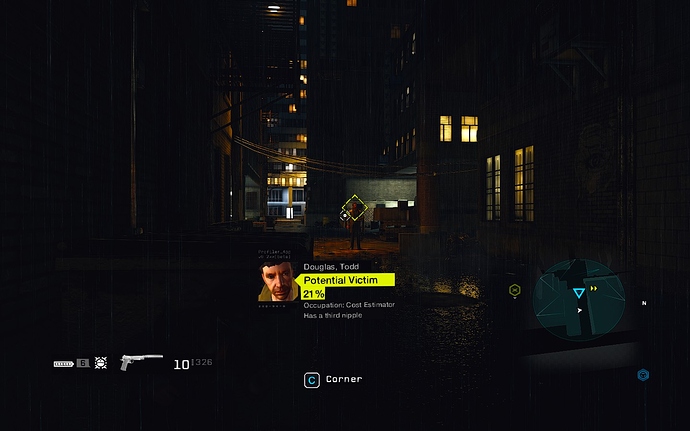Select the silenced pistol weapon icon
690x431 pixels.
[140, 362]
